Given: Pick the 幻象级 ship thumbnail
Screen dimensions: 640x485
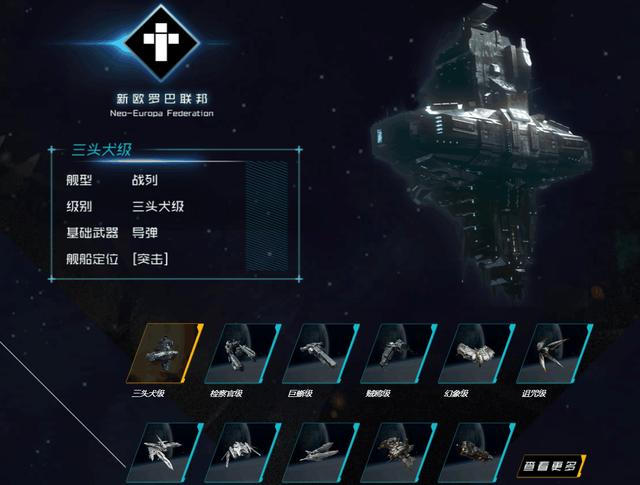Looking at the screenshot, I should 475,353.
